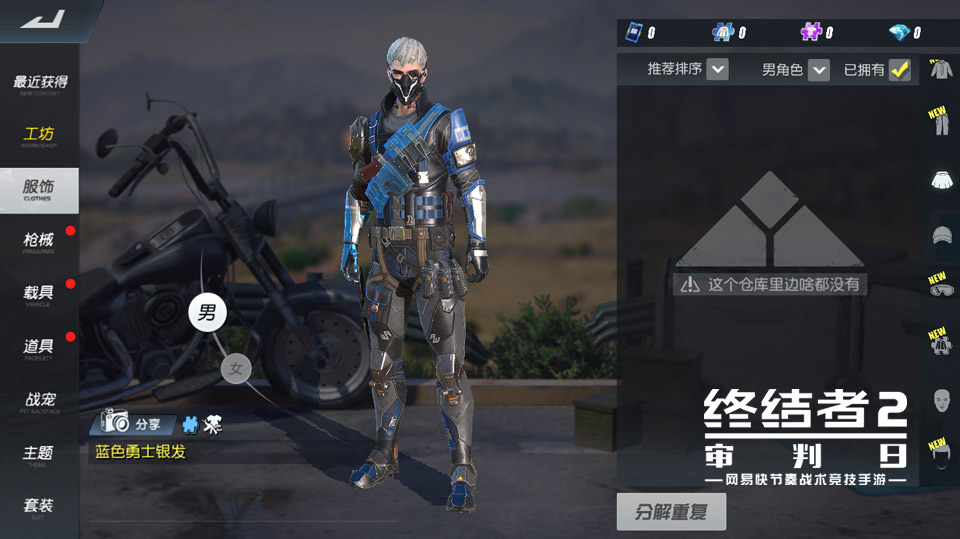Go back using the top-left arrow
This screenshot has width=960, height=539.
click(42, 19)
